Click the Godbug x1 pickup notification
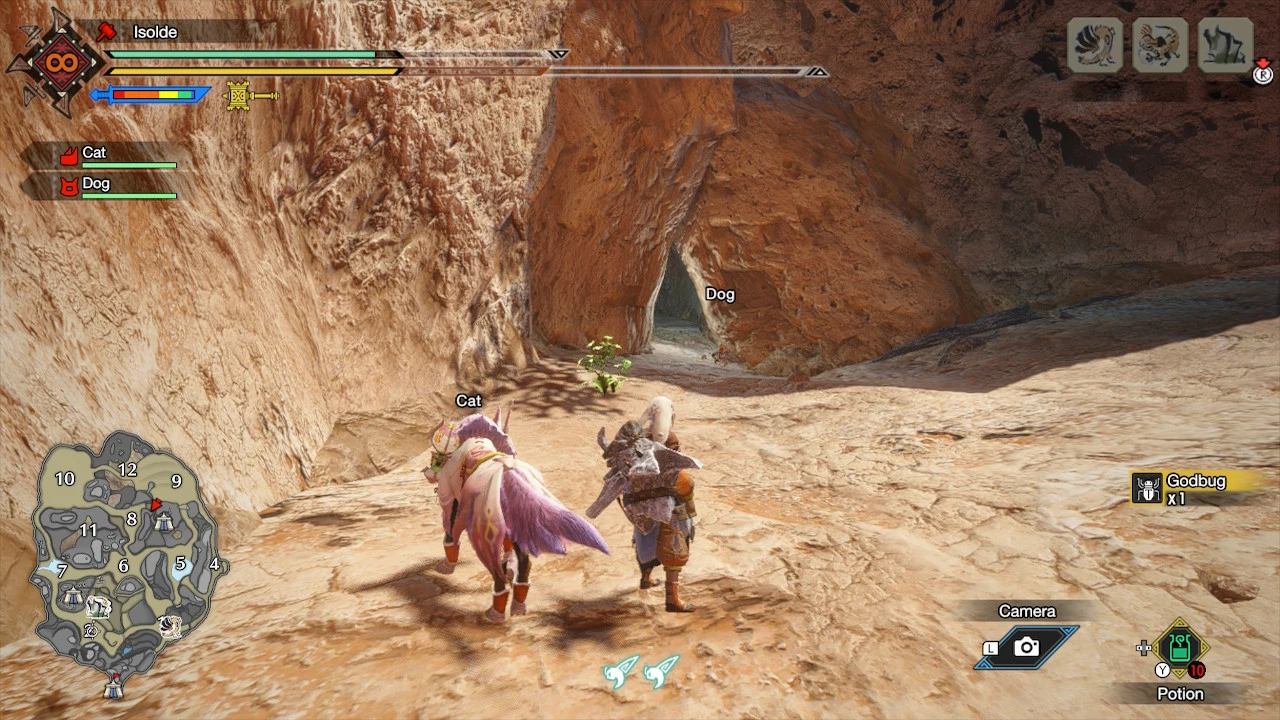The height and width of the screenshot is (720, 1280). point(1190,488)
